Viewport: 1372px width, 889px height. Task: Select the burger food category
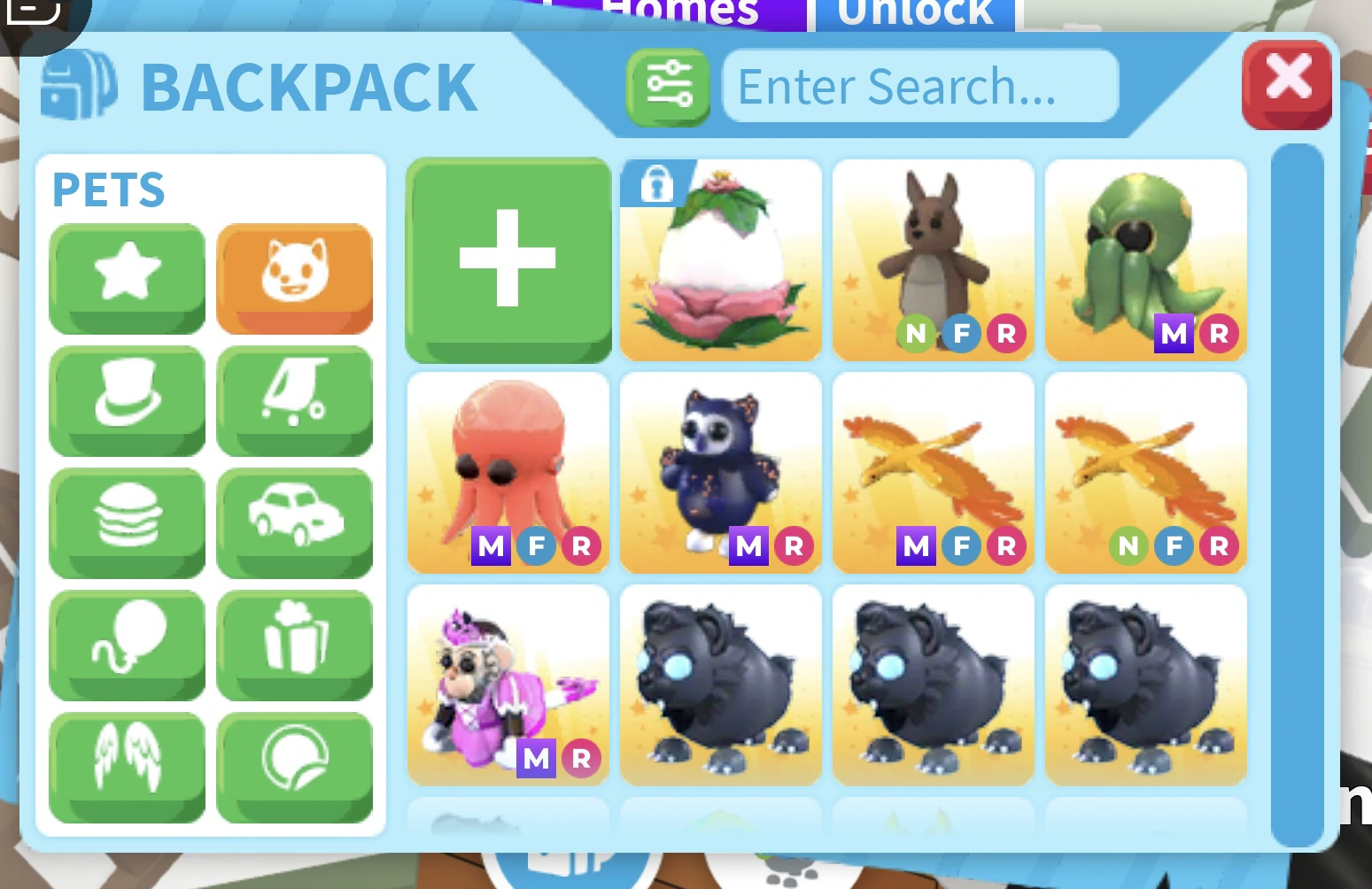(x=127, y=523)
